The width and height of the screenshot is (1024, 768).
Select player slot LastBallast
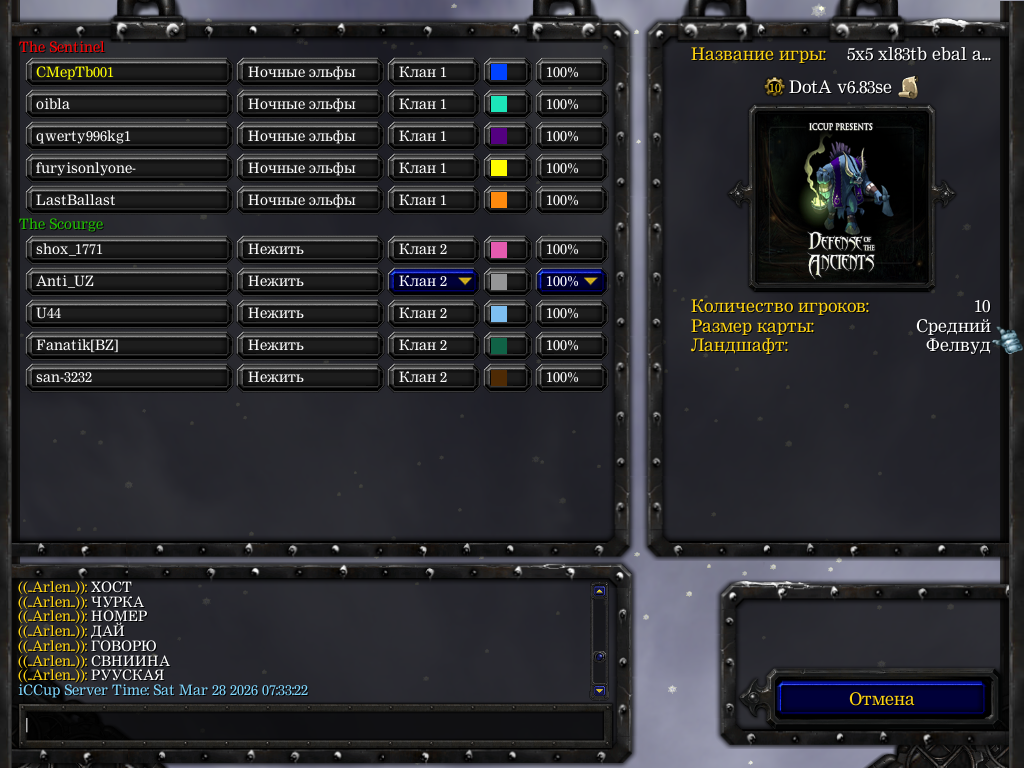tap(129, 200)
